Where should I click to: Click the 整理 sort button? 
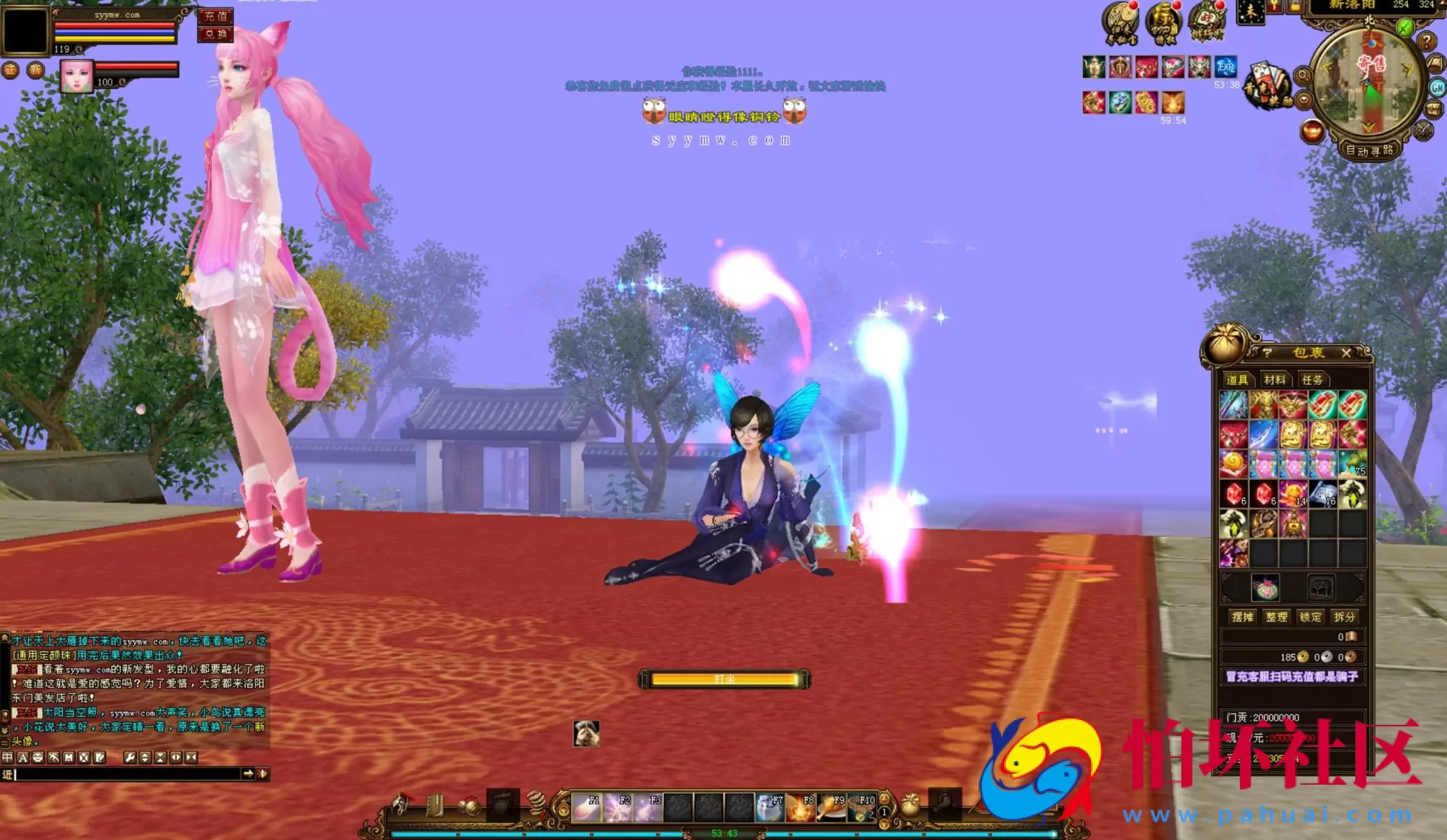[1276, 617]
